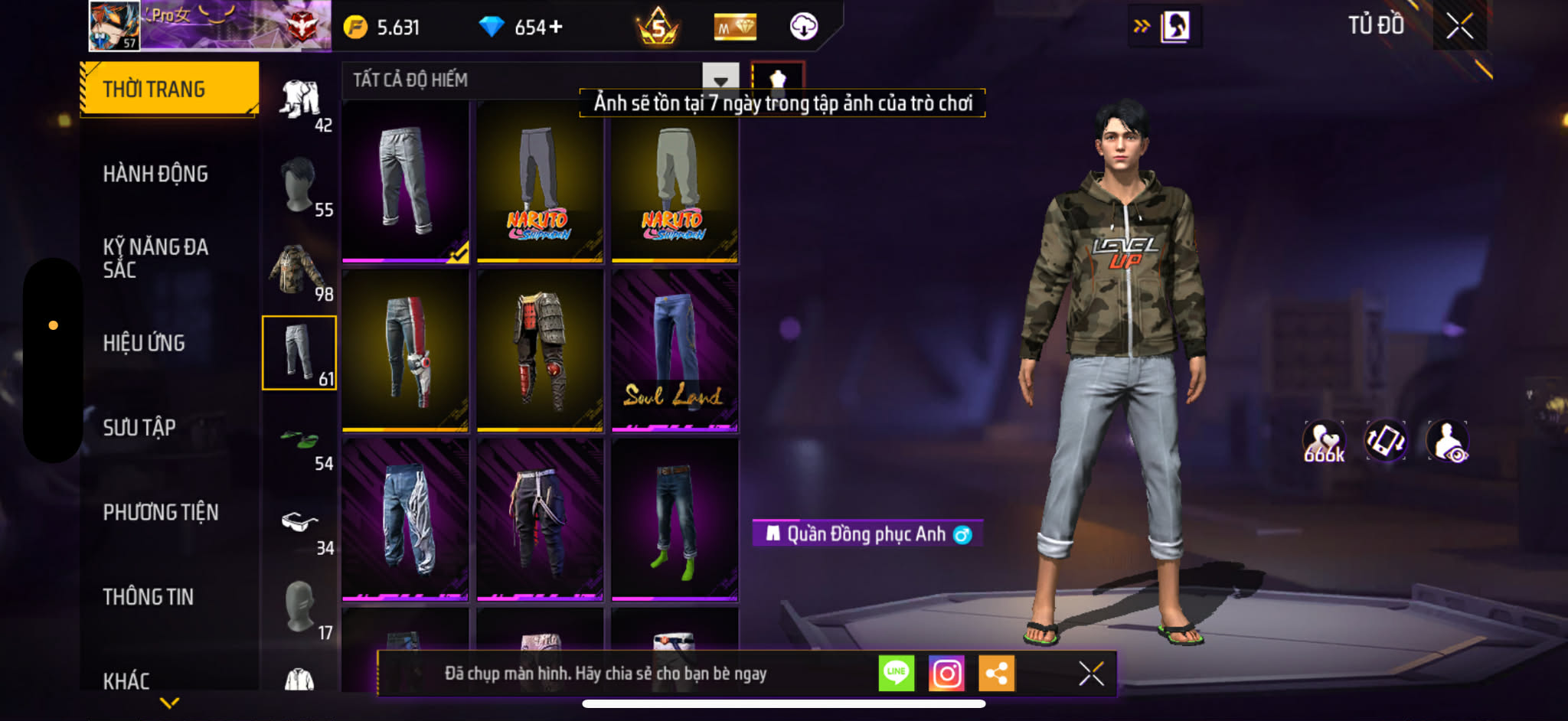Add more diamonds to the balance
Viewport: 1568px width, 721px height.
(x=555, y=28)
